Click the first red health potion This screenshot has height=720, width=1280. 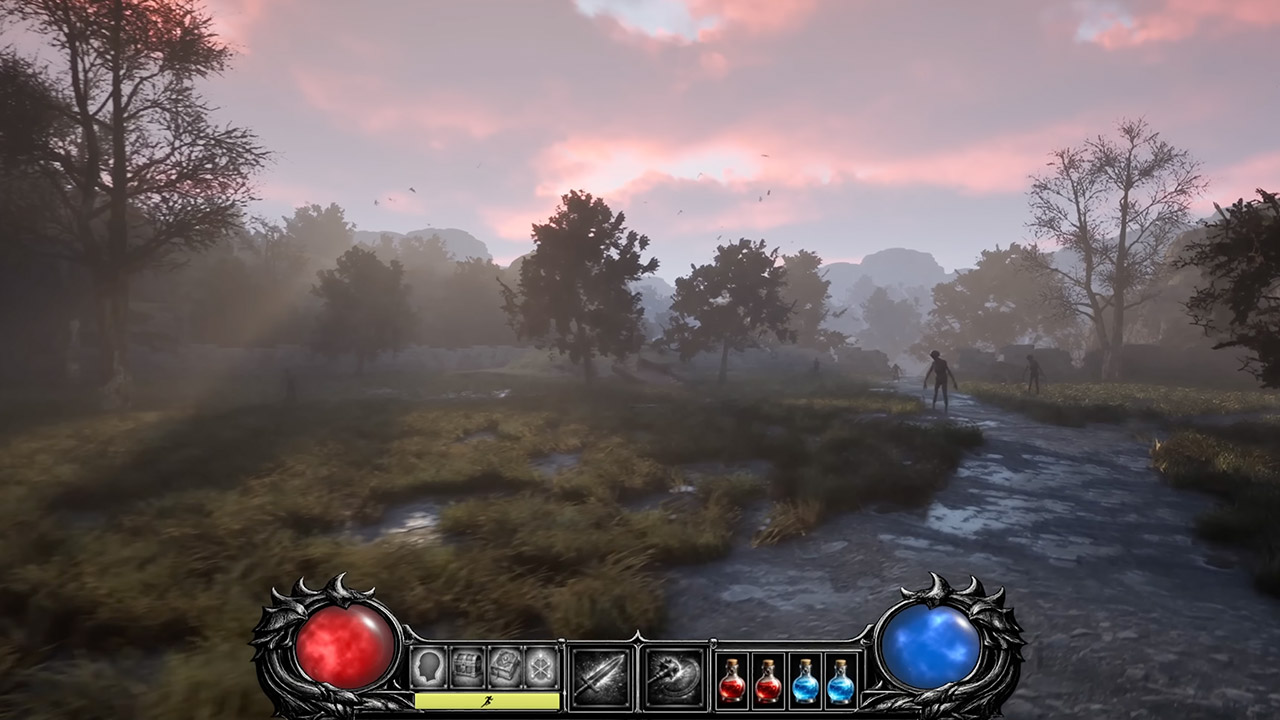pyautogui.click(x=732, y=680)
